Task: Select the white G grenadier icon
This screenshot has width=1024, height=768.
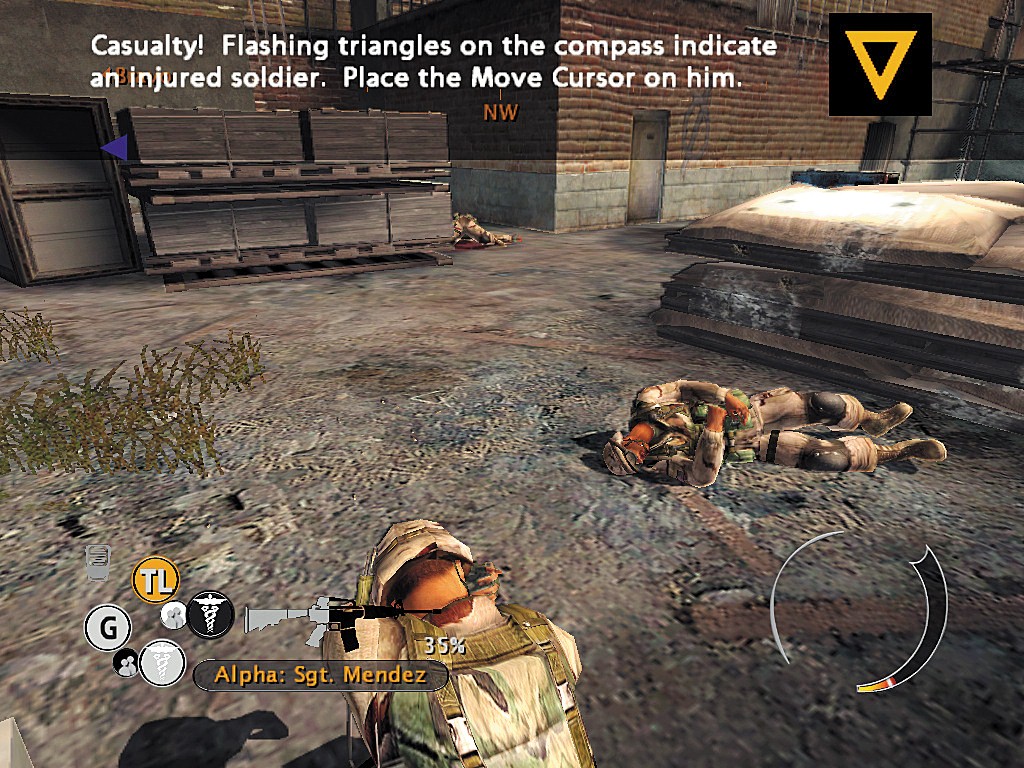Action: [x=108, y=628]
